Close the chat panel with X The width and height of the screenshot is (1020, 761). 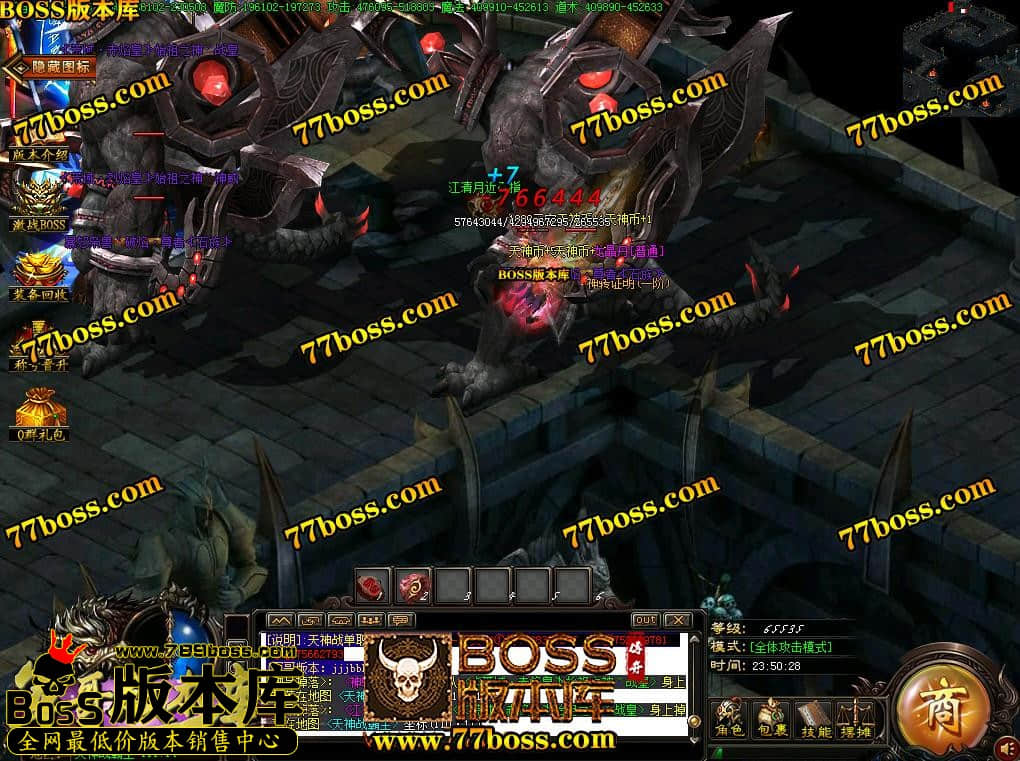[677, 620]
